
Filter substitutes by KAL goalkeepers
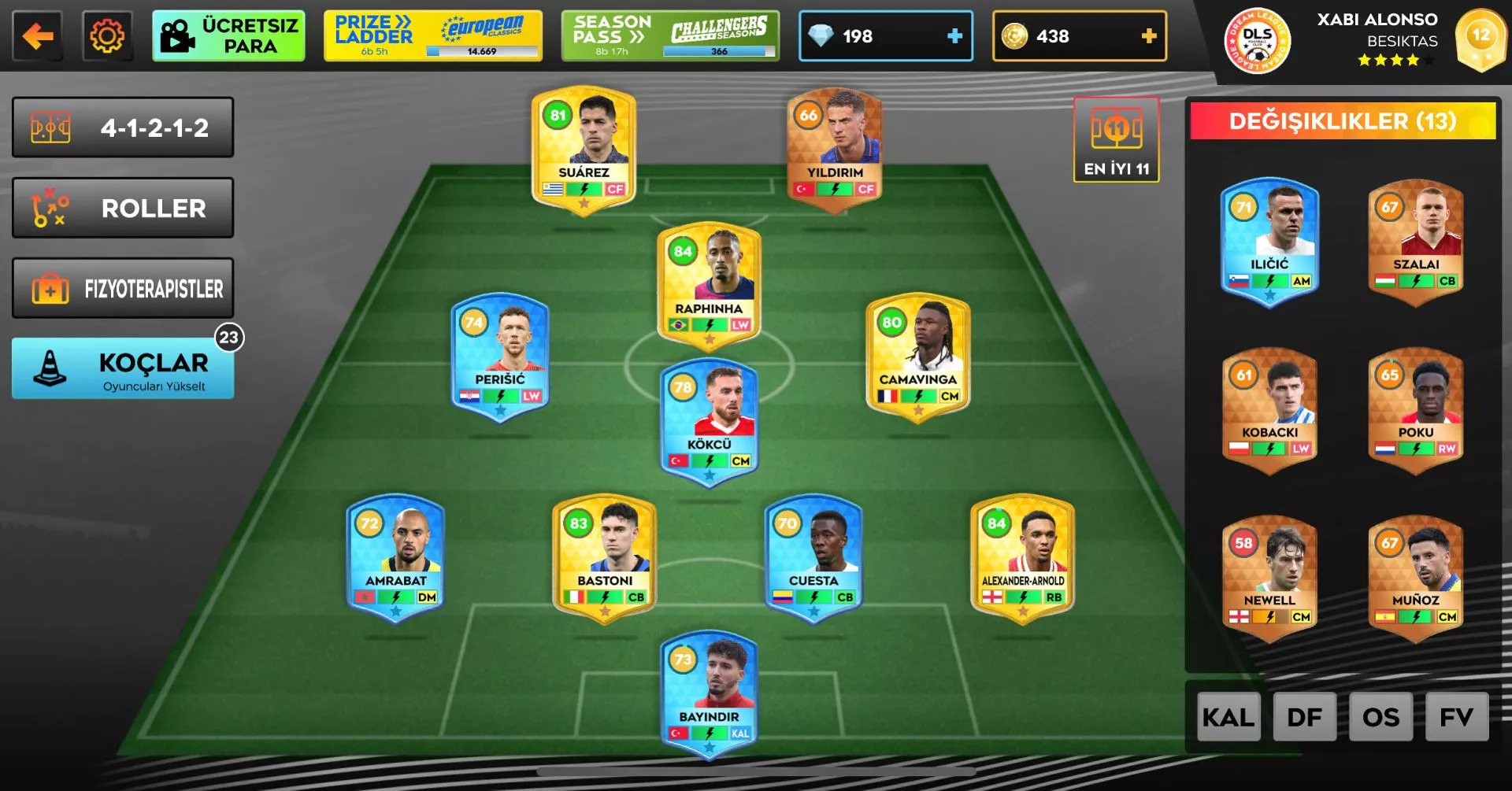(1228, 717)
